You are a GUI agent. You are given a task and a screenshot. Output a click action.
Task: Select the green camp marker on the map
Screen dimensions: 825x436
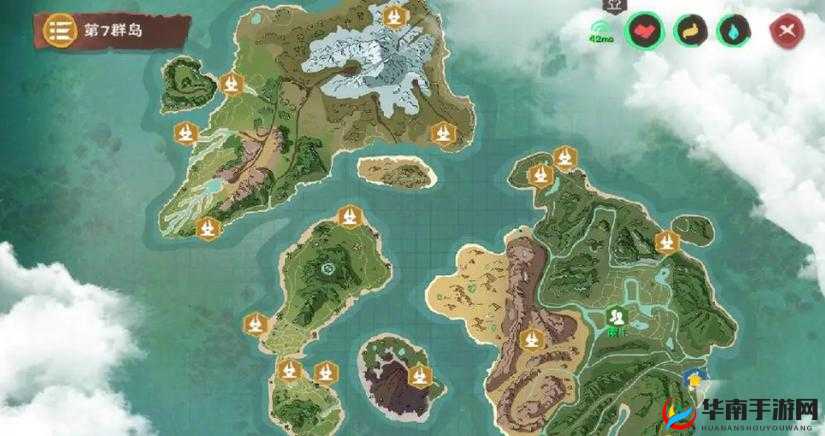coord(616,316)
